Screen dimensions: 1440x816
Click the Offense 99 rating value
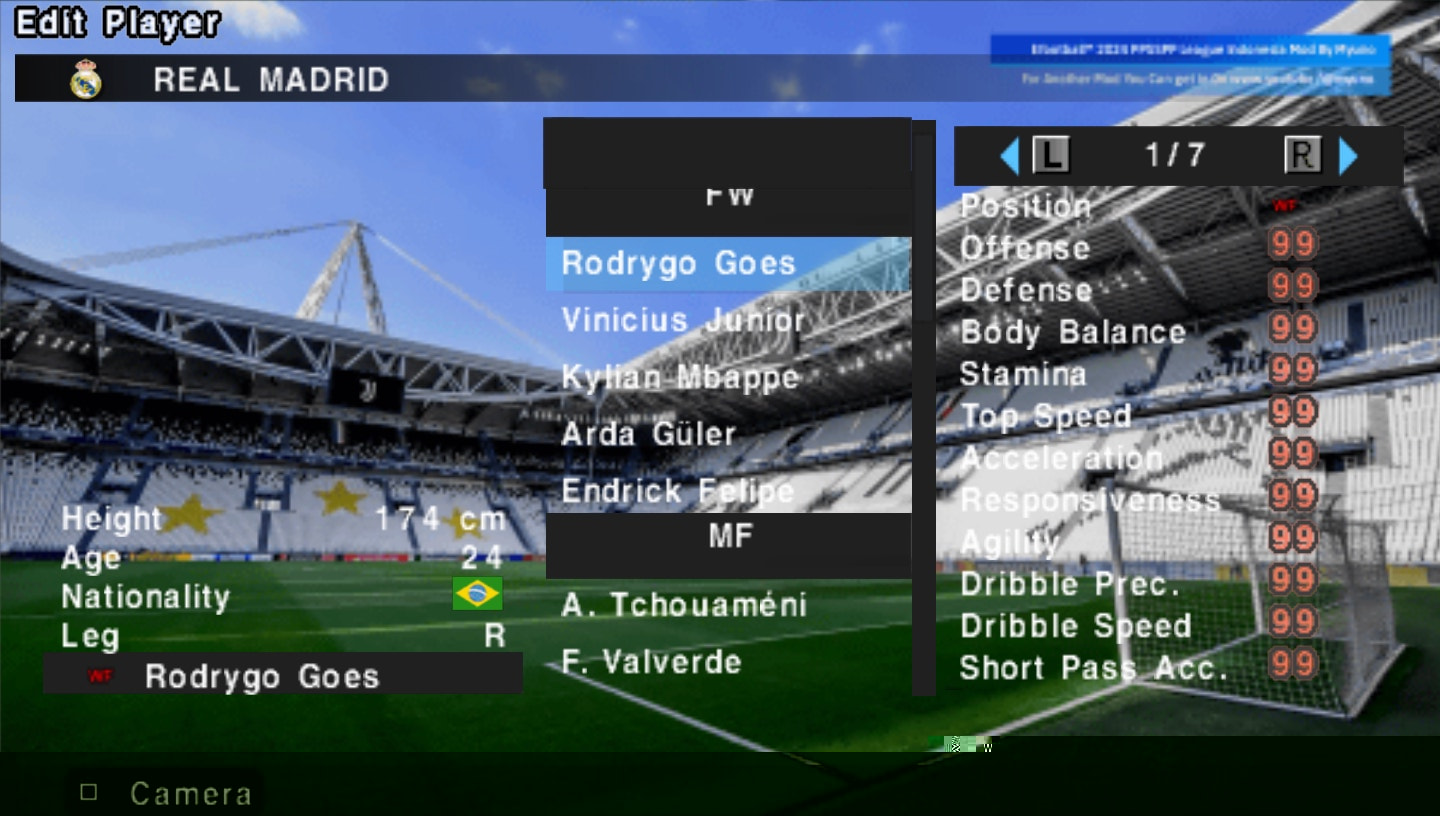click(x=1290, y=246)
